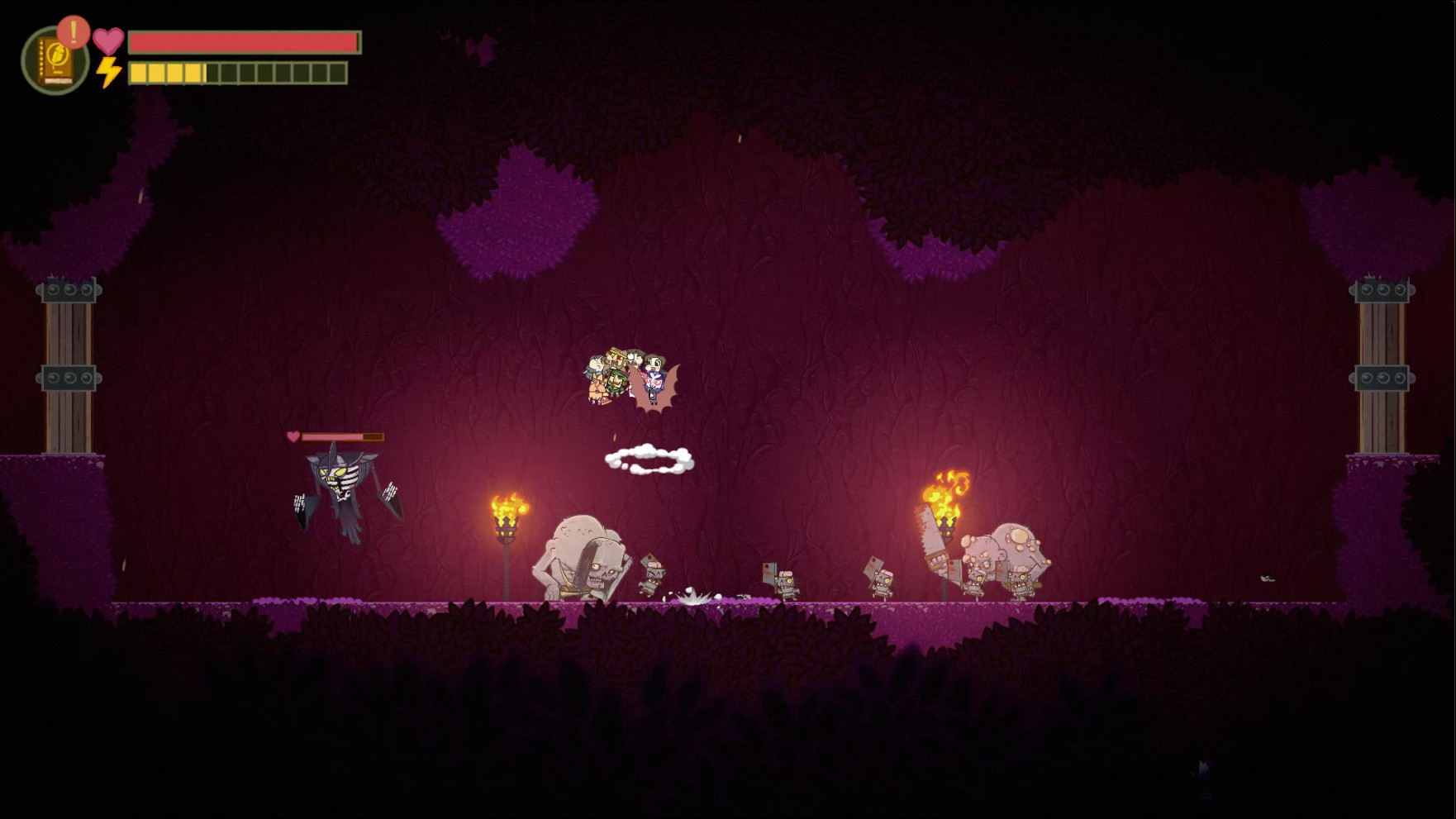
Task: Open the spellbook journal icon
Action: [55, 61]
